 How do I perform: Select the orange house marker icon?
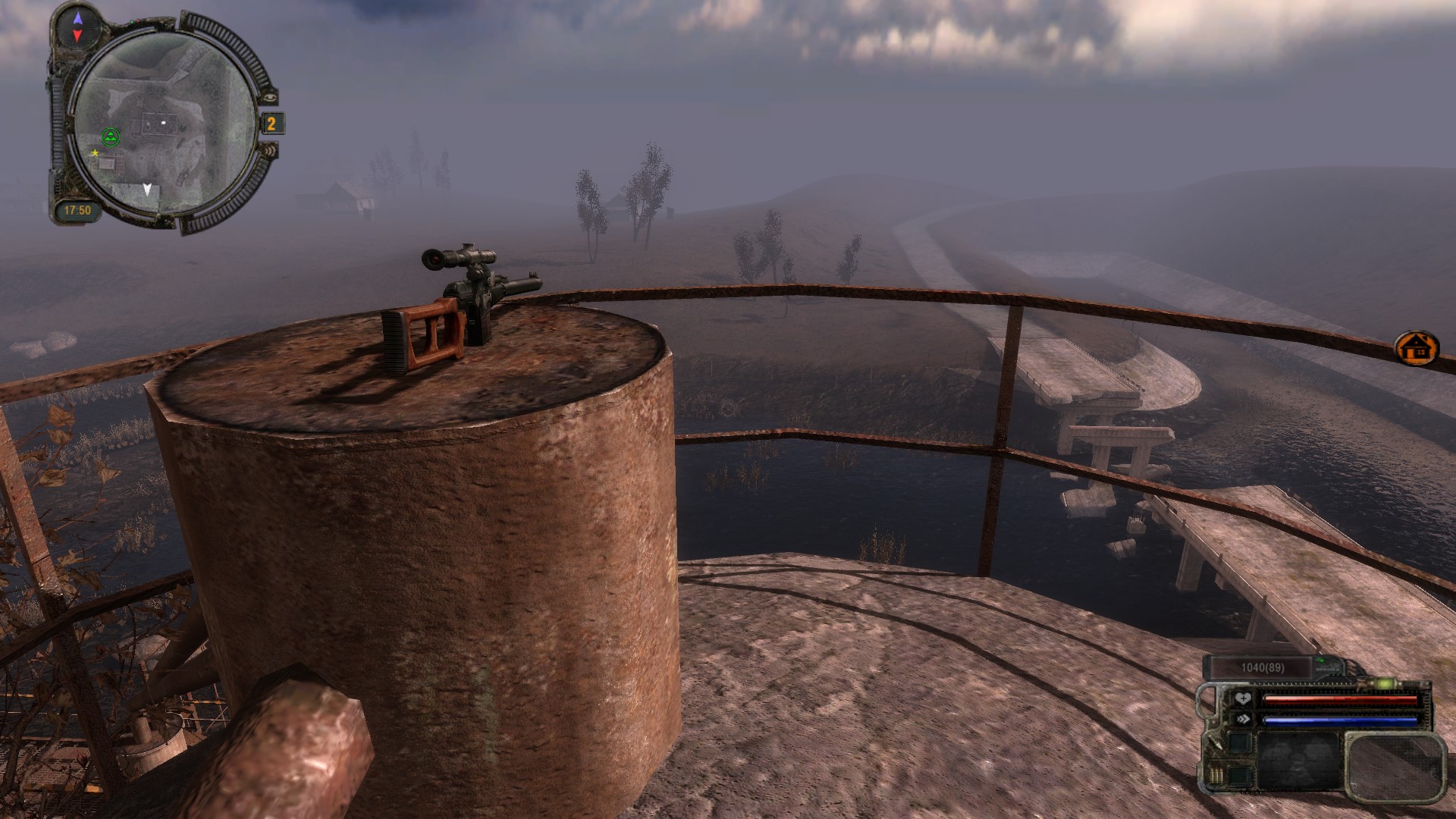coord(1416,349)
